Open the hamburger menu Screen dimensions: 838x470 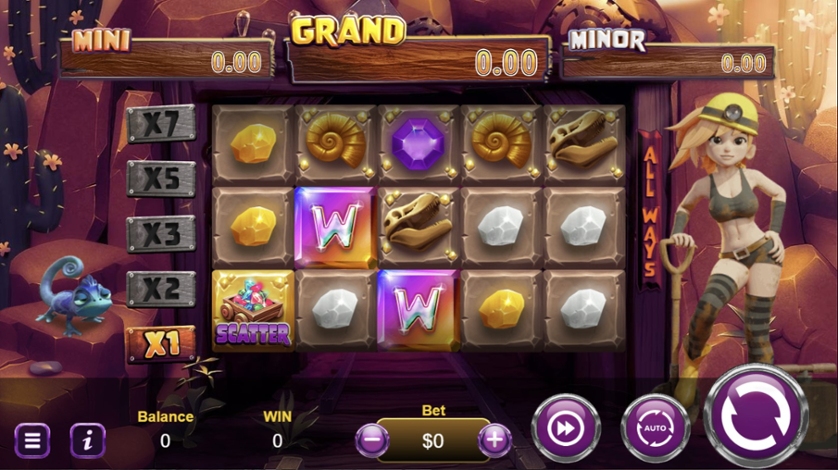coord(32,440)
